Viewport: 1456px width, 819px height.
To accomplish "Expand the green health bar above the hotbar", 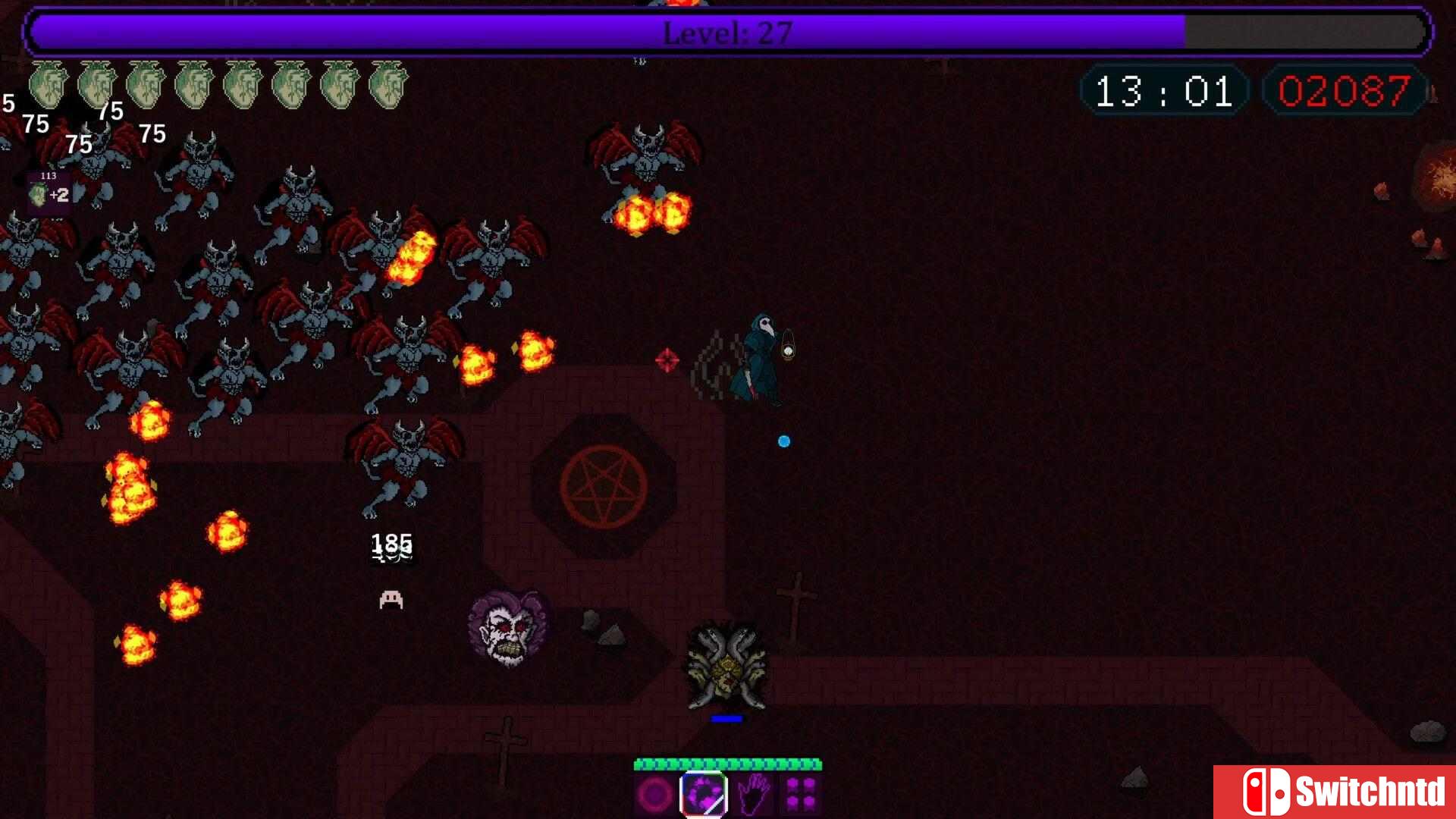I will pos(728,760).
